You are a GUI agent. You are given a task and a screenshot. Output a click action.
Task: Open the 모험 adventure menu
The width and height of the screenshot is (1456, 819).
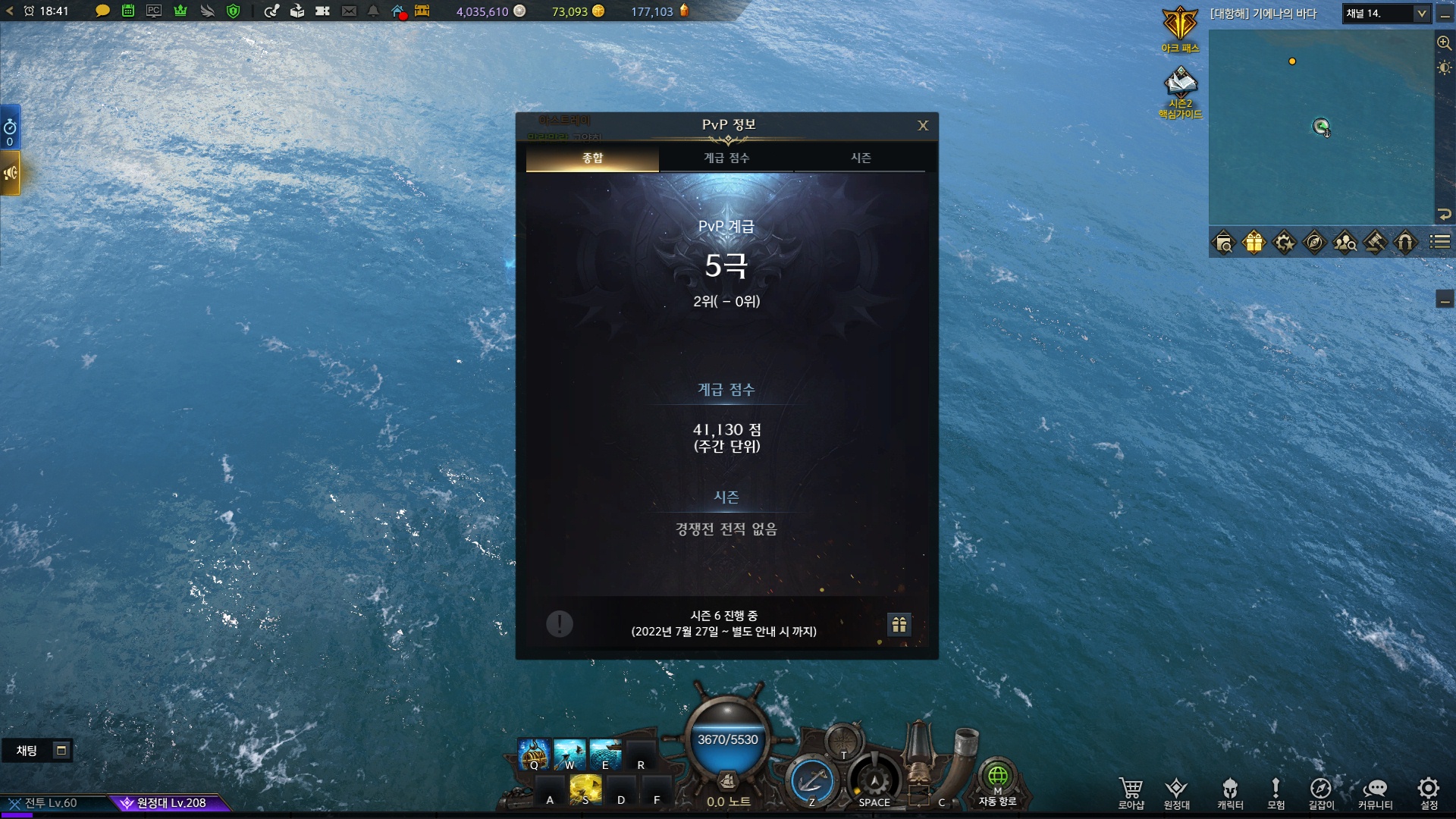(x=1276, y=791)
